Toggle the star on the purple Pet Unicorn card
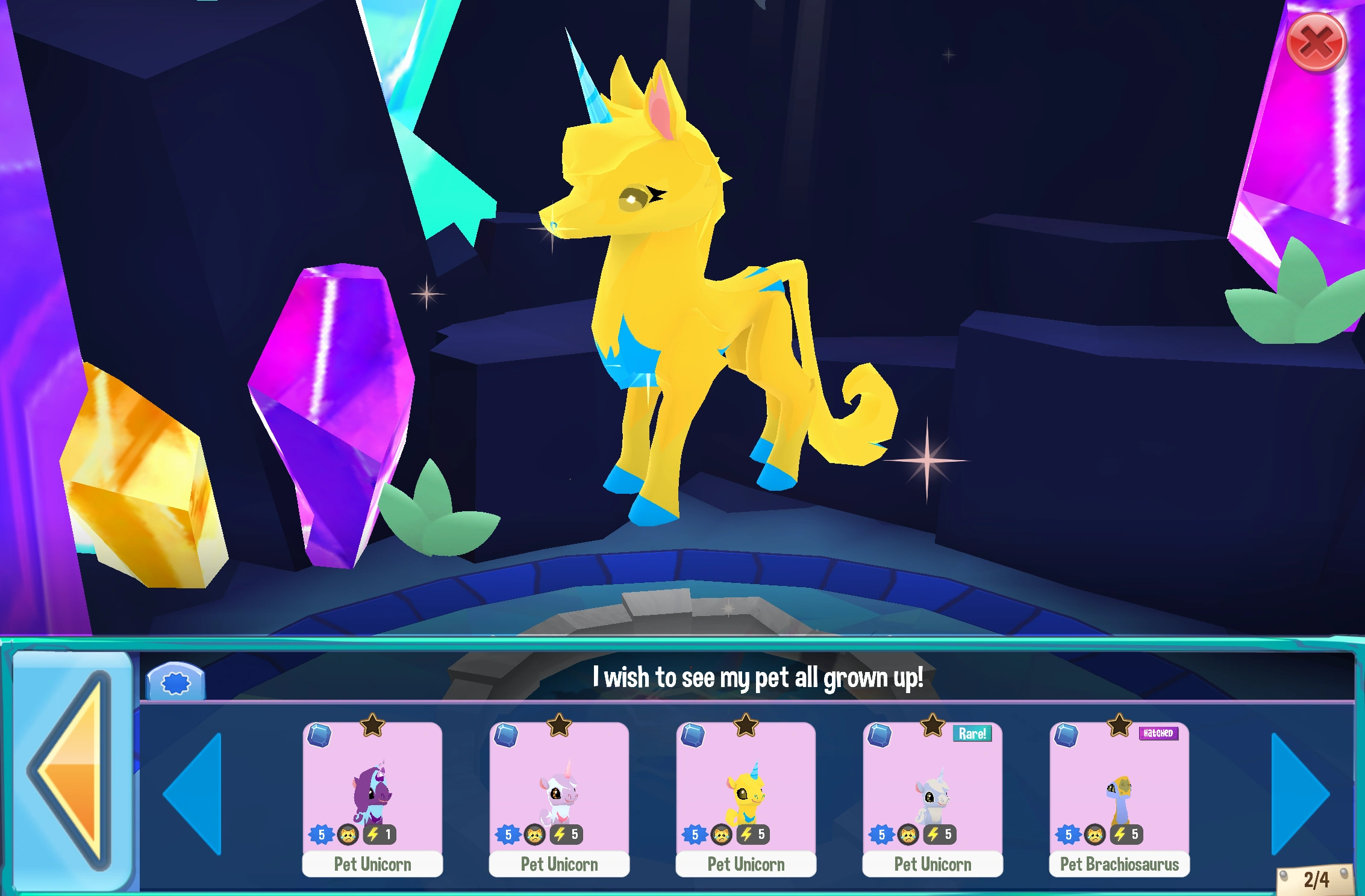The width and height of the screenshot is (1365, 896). coord(372,726)
